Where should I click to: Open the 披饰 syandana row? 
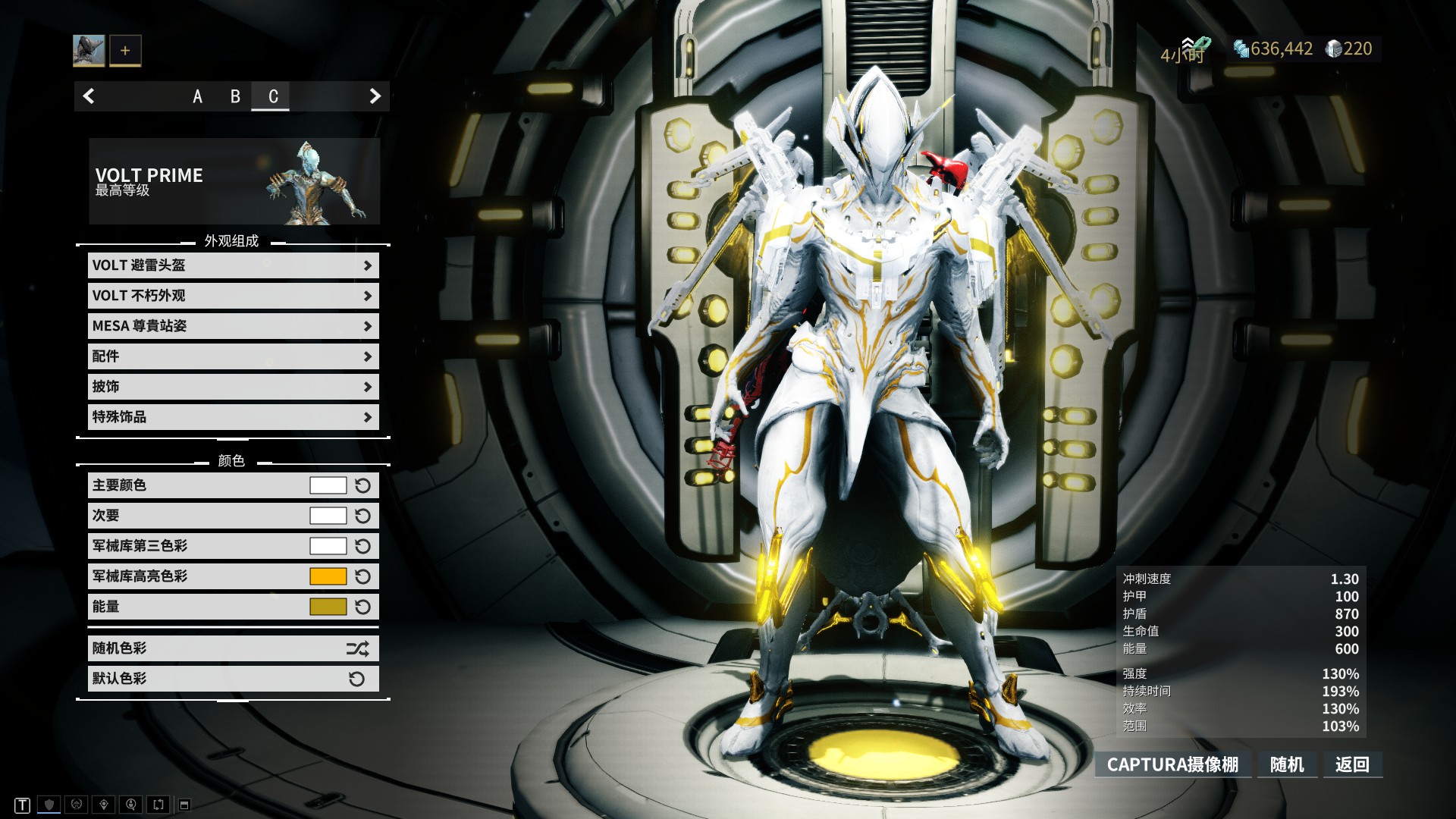click(233, 387)
